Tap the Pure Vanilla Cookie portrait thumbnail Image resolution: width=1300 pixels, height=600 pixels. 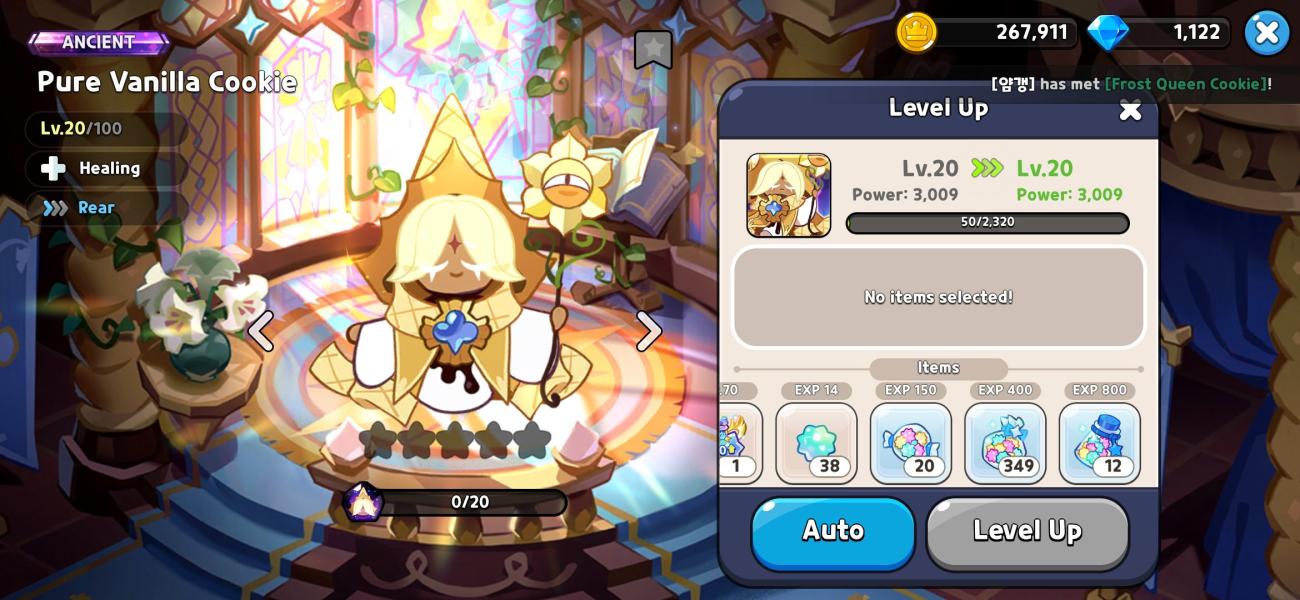pyautogui.click(x=788, y=195)
